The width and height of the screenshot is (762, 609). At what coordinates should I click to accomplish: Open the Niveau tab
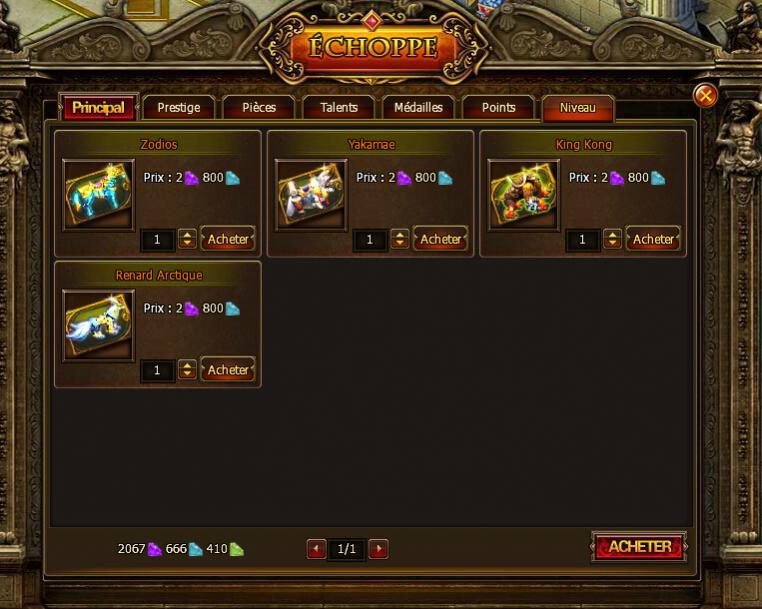(577, 108)
